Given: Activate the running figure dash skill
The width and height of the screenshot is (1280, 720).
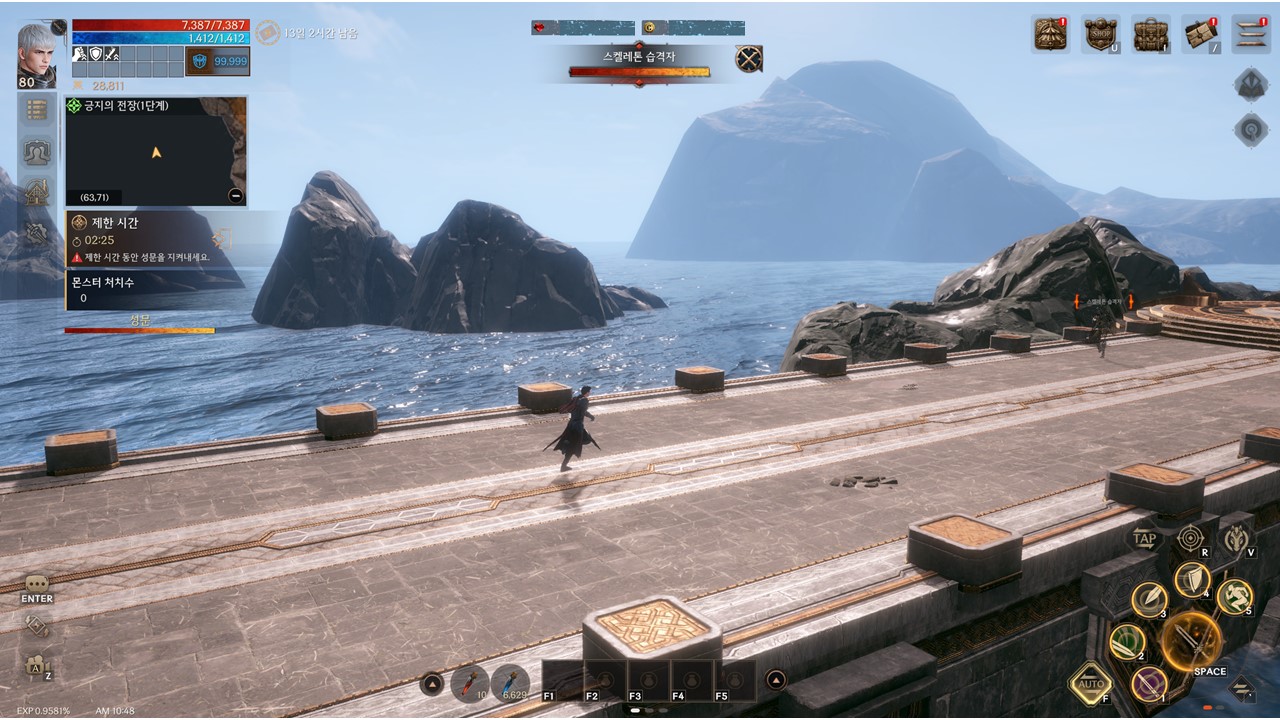Looking at the screenshot, I should [1235, 597].
